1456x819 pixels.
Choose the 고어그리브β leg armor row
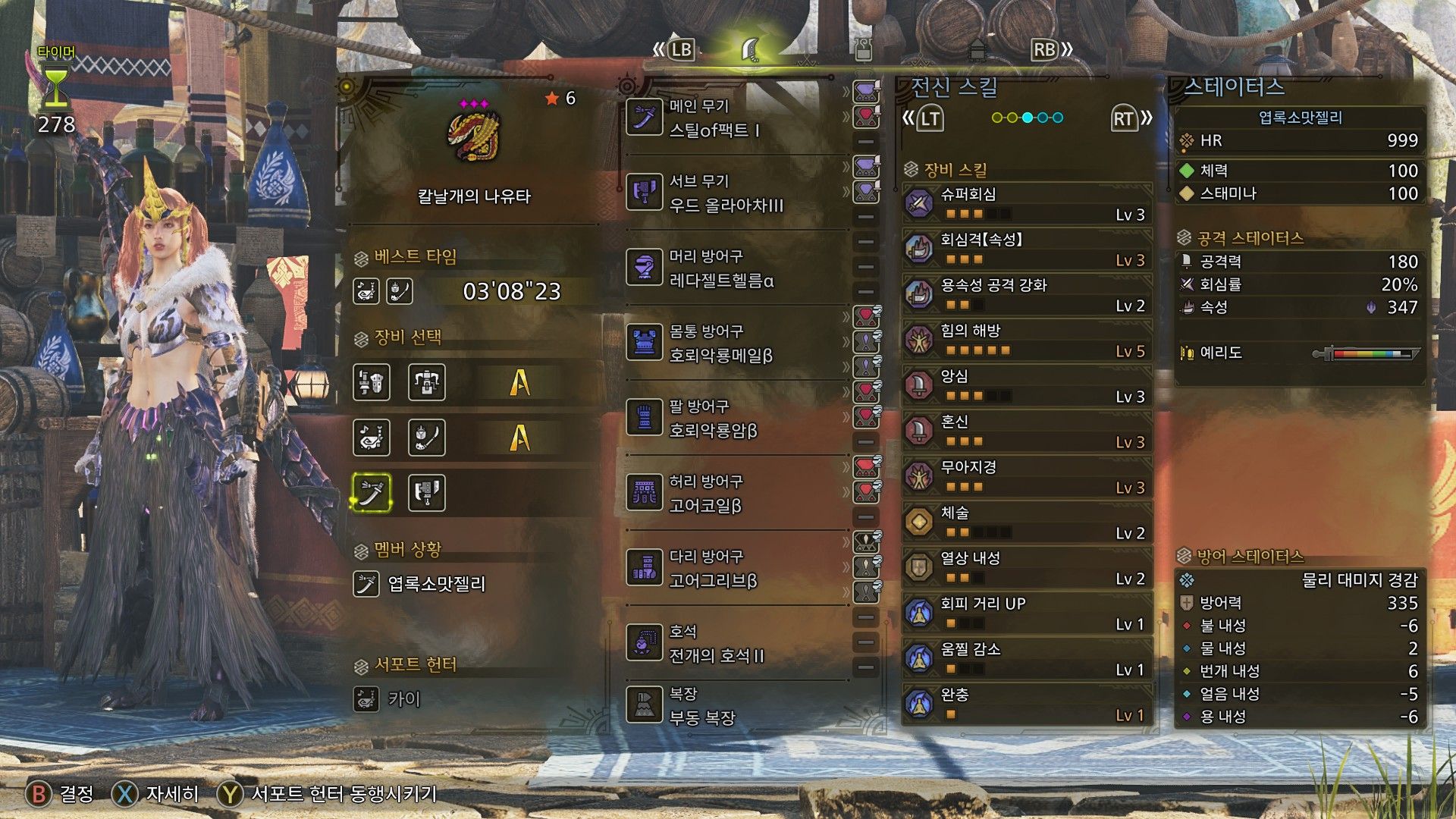point(728,570)
